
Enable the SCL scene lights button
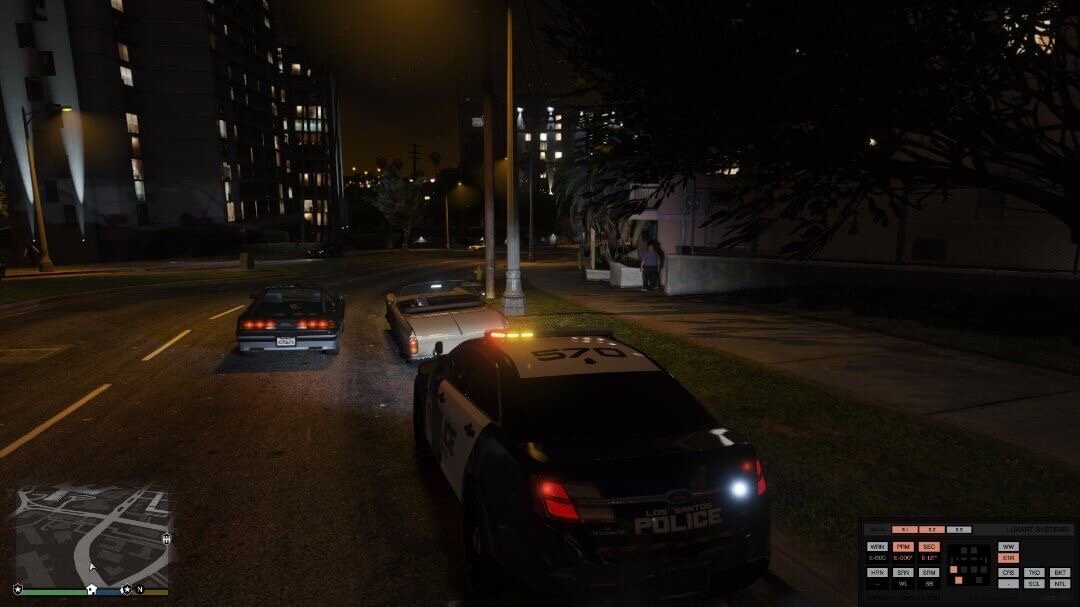click(x=1034, y=583)
